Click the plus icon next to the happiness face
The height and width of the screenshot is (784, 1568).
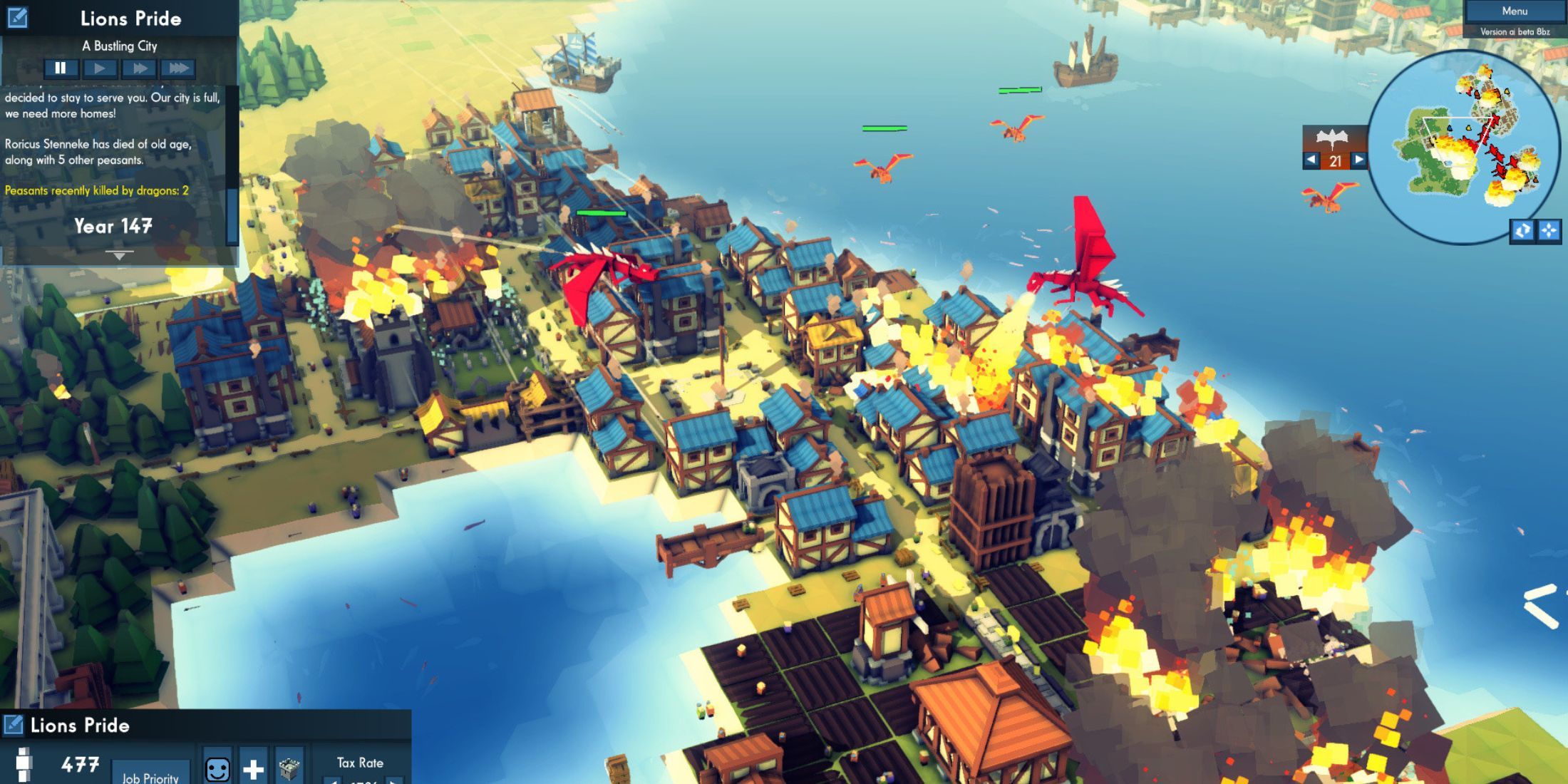coord(253,770)
